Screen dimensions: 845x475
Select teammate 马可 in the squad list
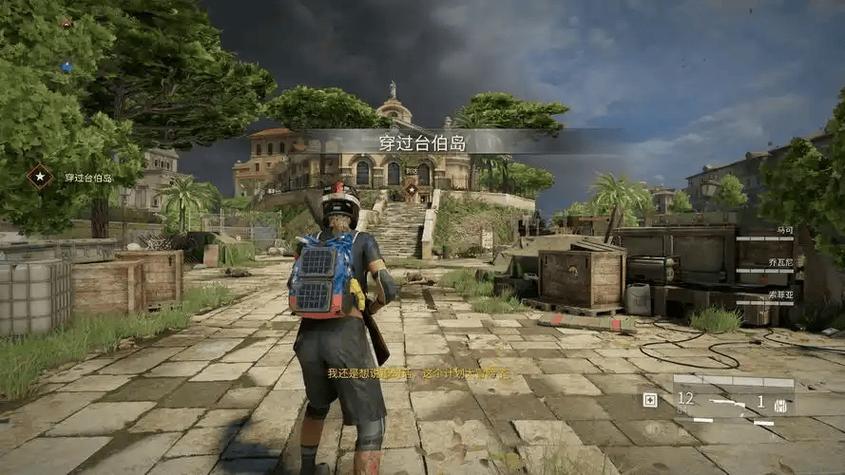click(784, 230)
